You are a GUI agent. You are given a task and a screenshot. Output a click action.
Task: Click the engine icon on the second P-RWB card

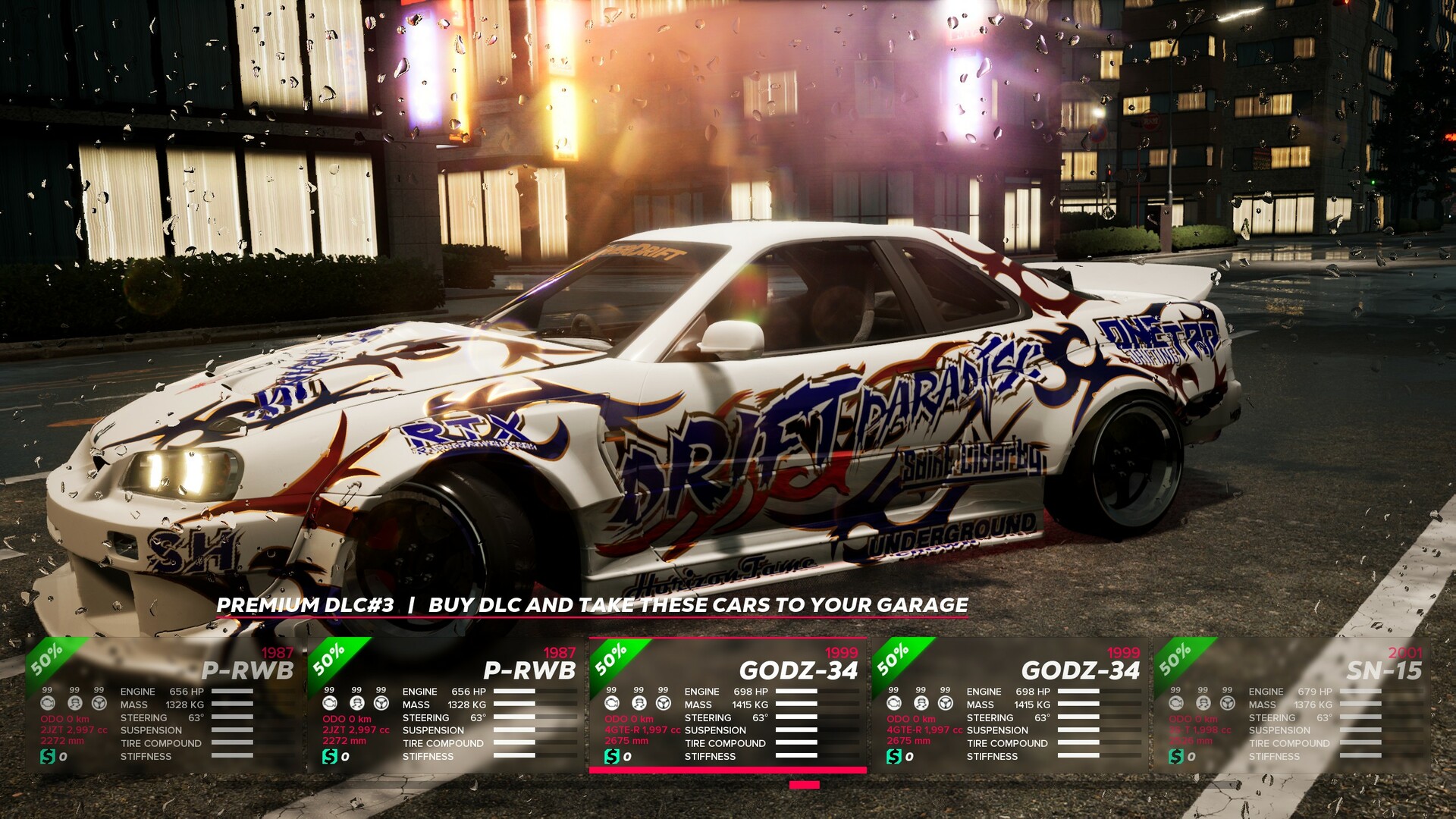(x=328, y=704)
